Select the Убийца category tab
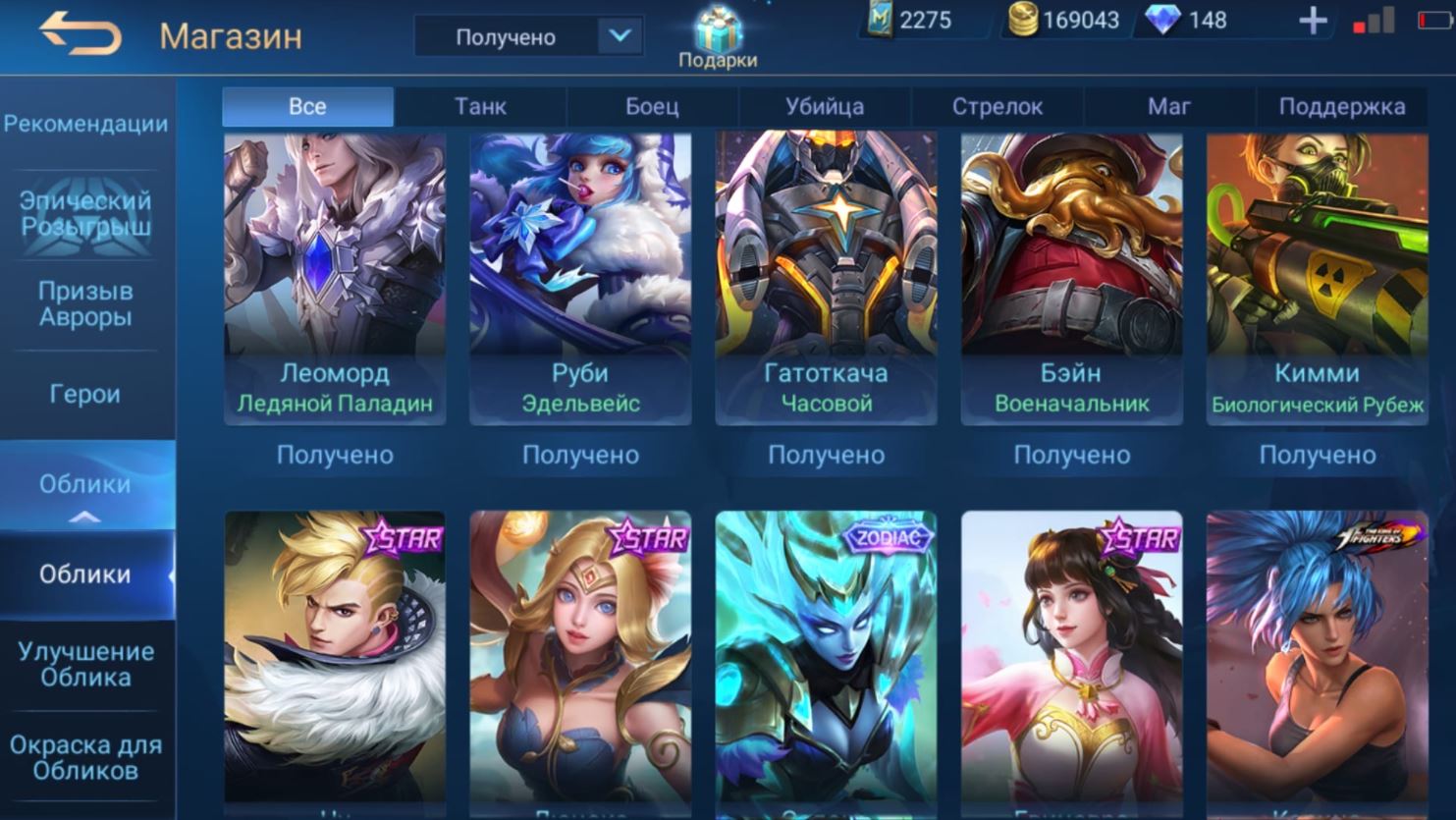The height and width of the screenshot is (820, 1456). coord(825,106)
